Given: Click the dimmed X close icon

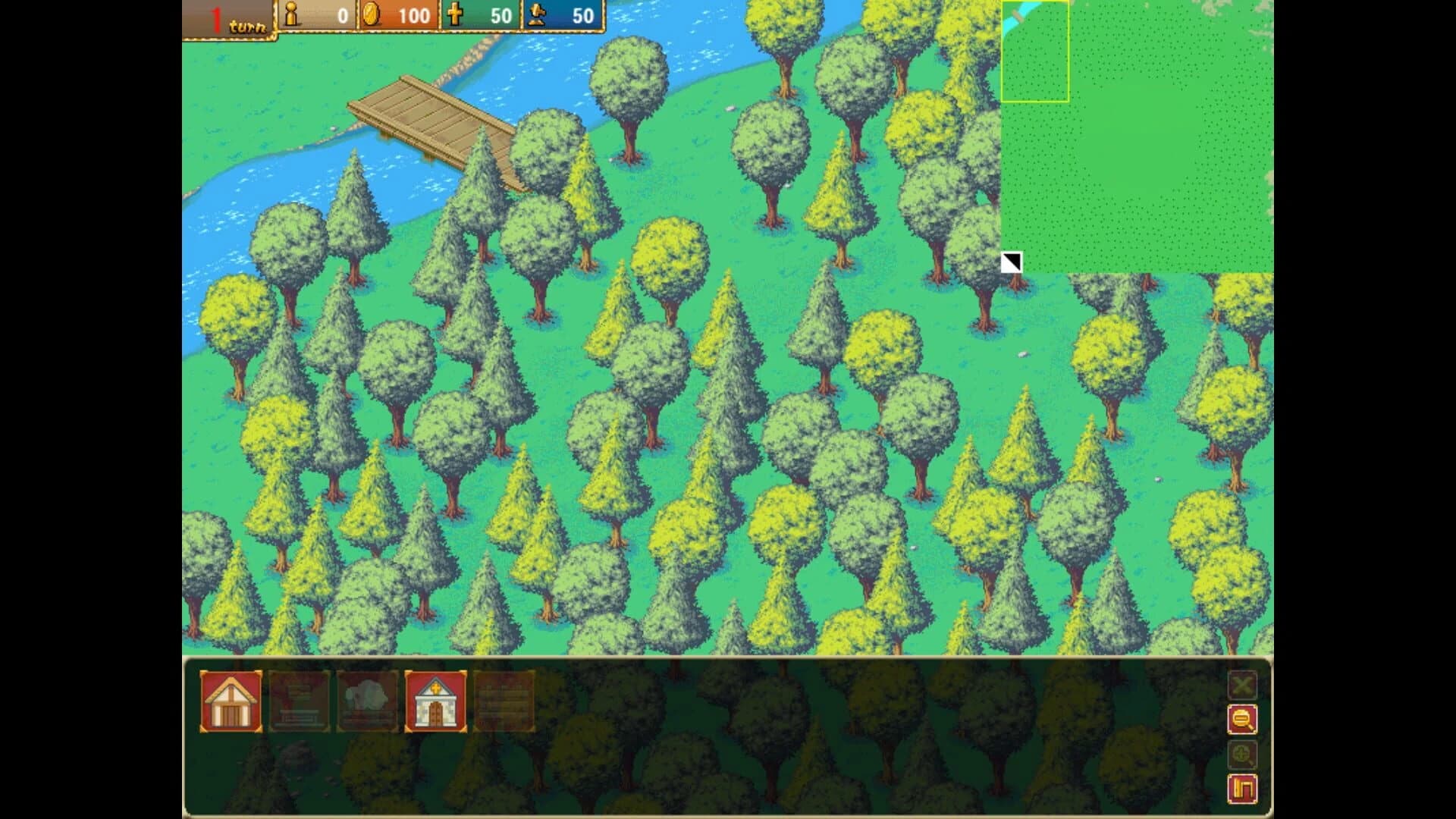Looking at the screenshot, I should point(1244,685).
